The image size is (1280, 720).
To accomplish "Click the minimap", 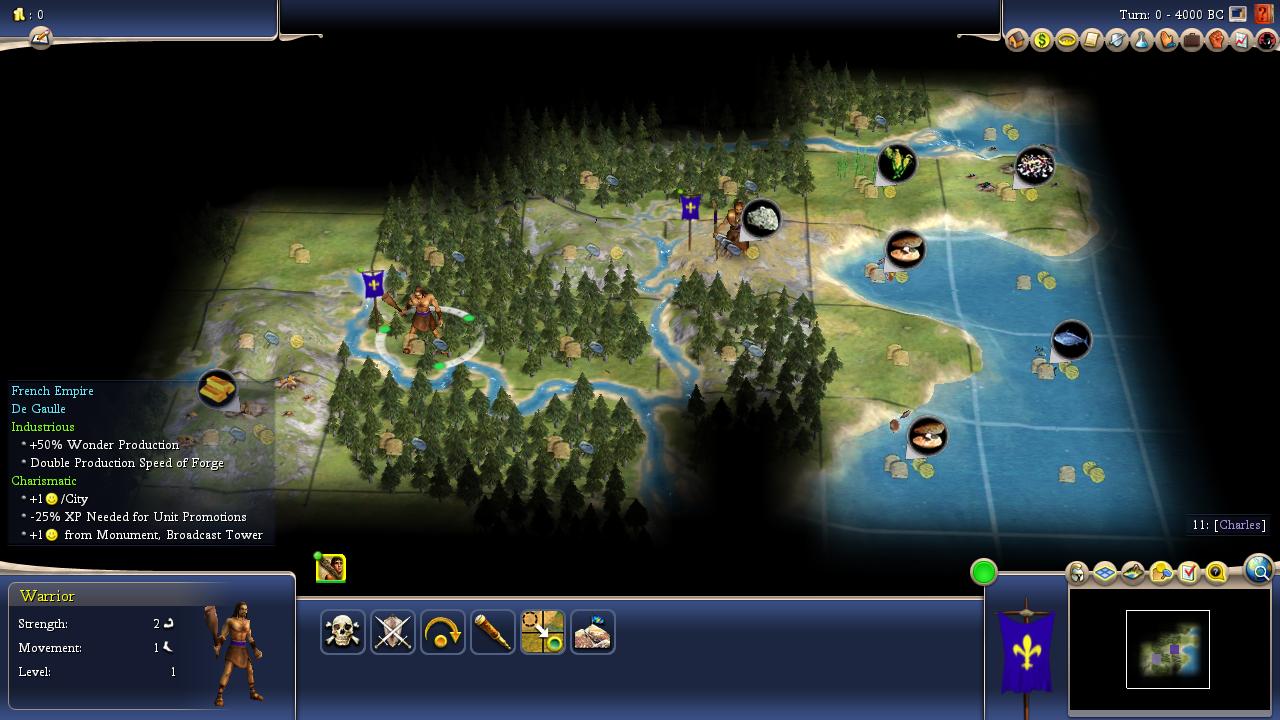I will pos(1168,649).
